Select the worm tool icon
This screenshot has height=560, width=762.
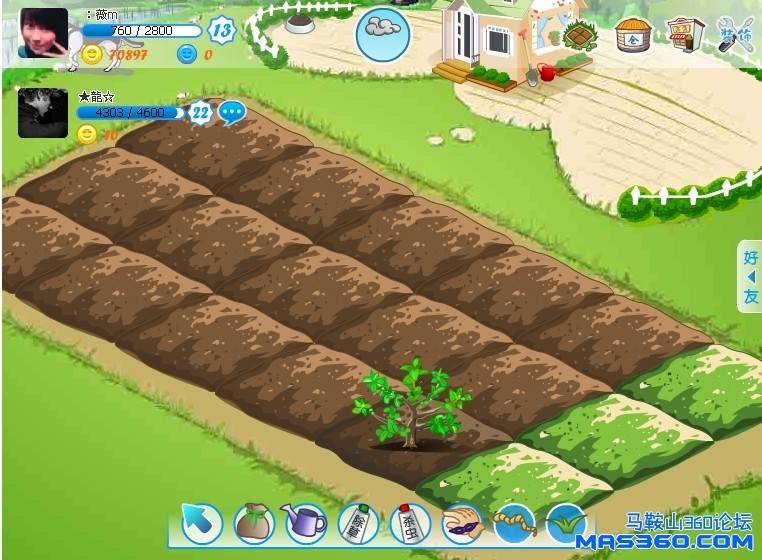[514, 522]
